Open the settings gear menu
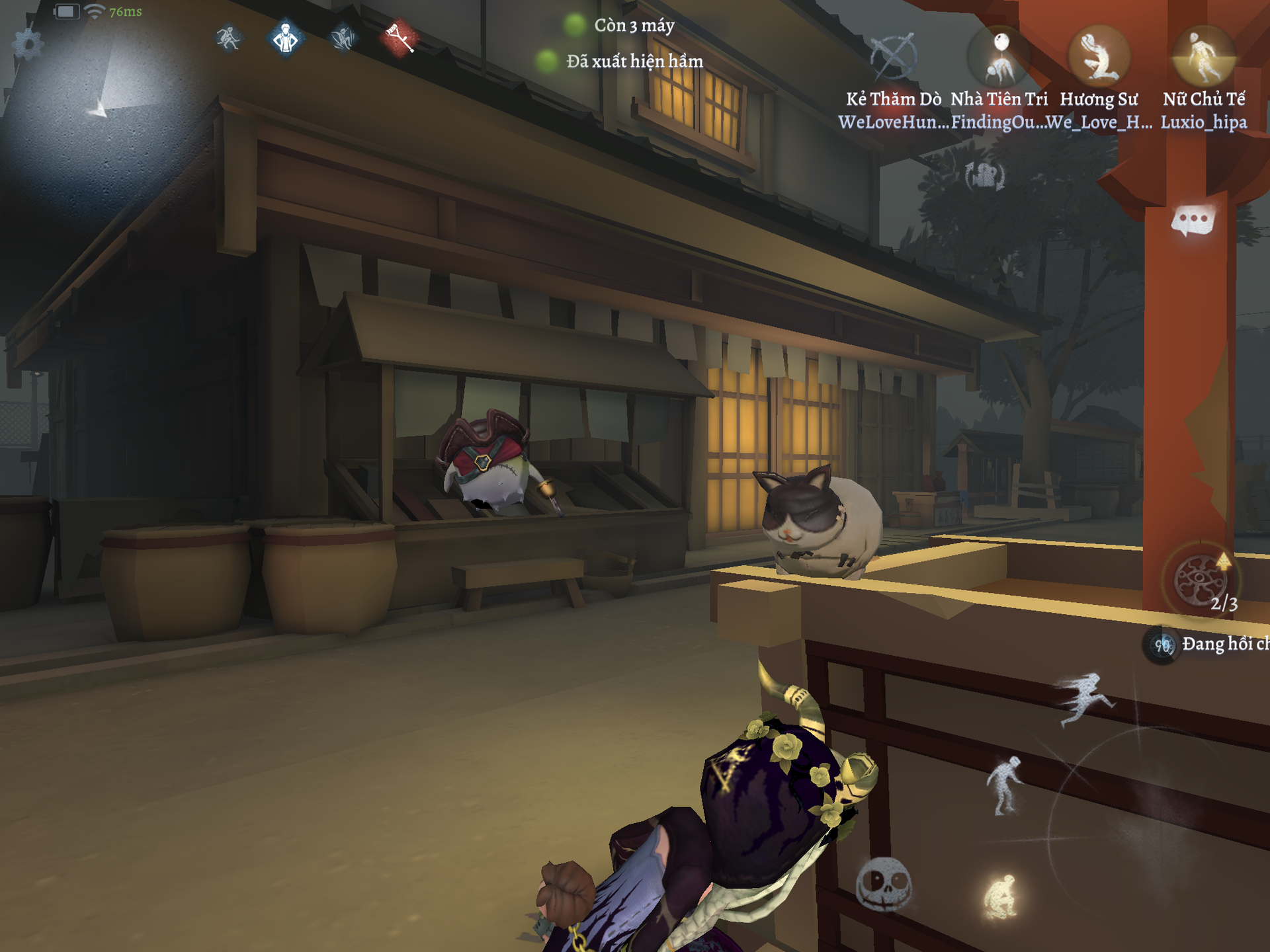This screenshot has height=952, width=1270. point(28,45)
